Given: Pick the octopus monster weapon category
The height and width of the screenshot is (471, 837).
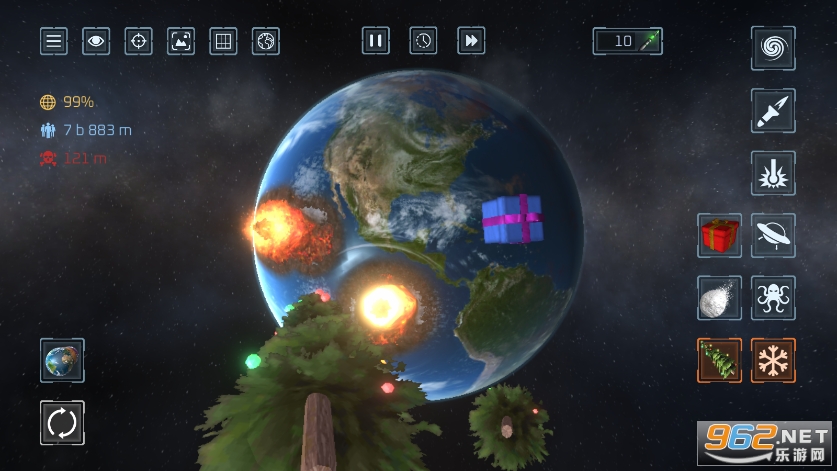Looking at the screenshot, I should pyautogui.click(x=773, y=298).
